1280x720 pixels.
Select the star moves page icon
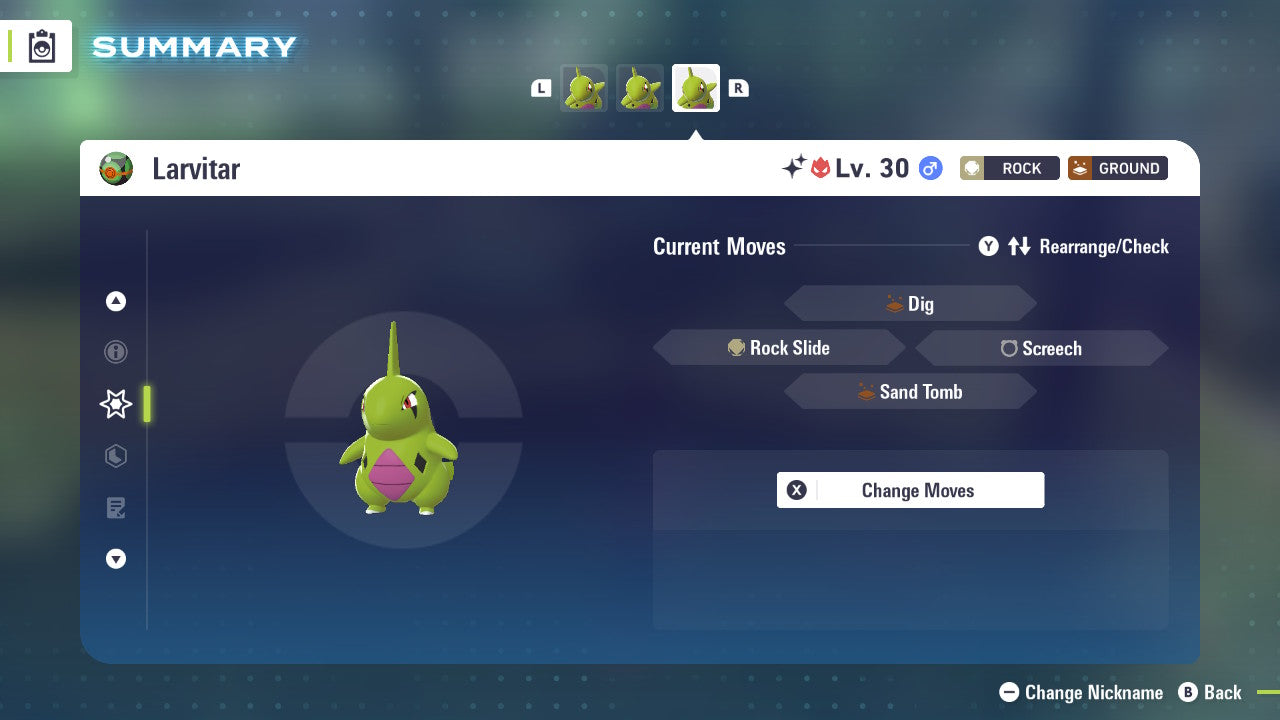point(116,404)
